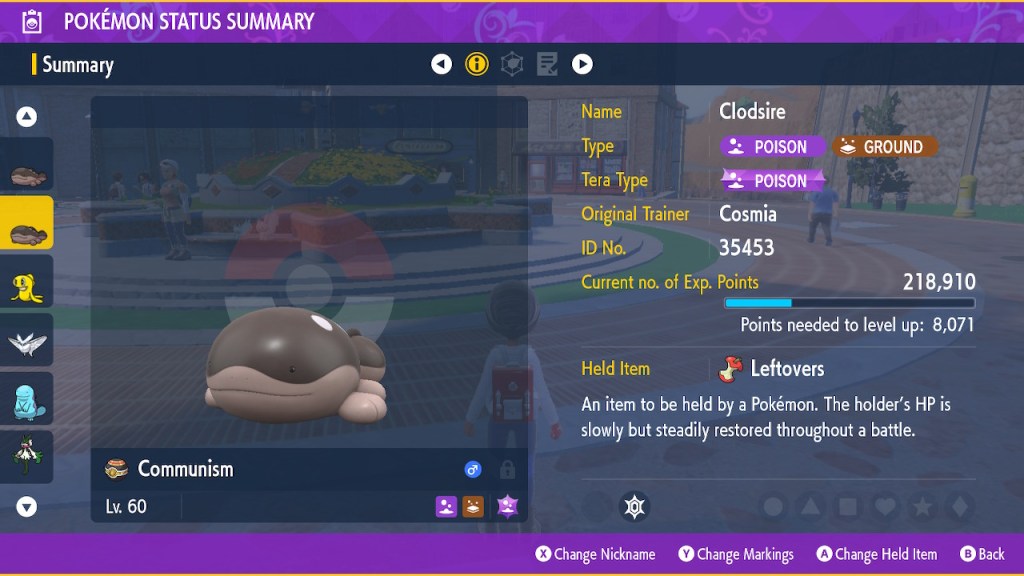Click the right page arrow beside the tabs

582,65
